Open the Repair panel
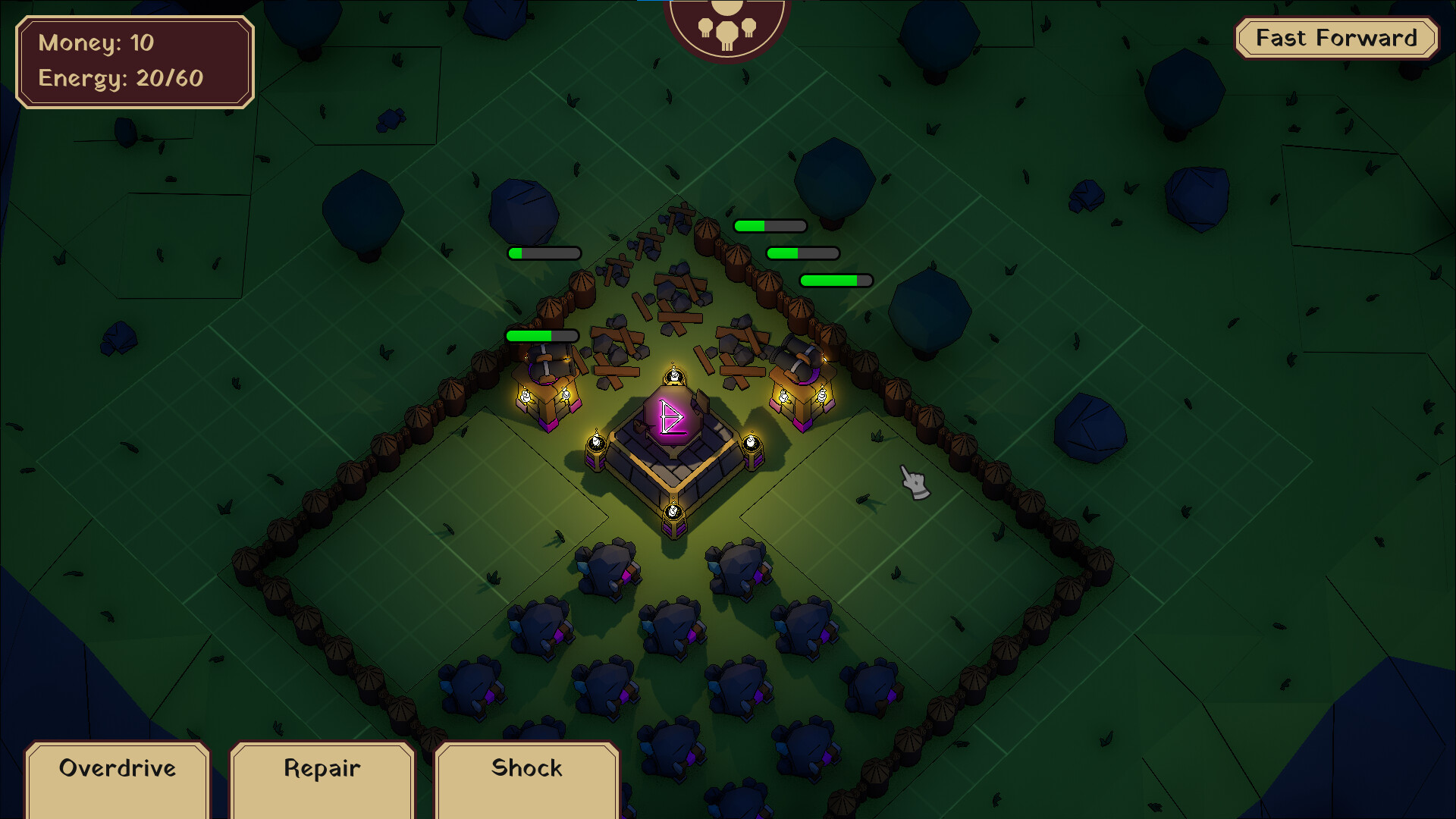 pos(321,768)
